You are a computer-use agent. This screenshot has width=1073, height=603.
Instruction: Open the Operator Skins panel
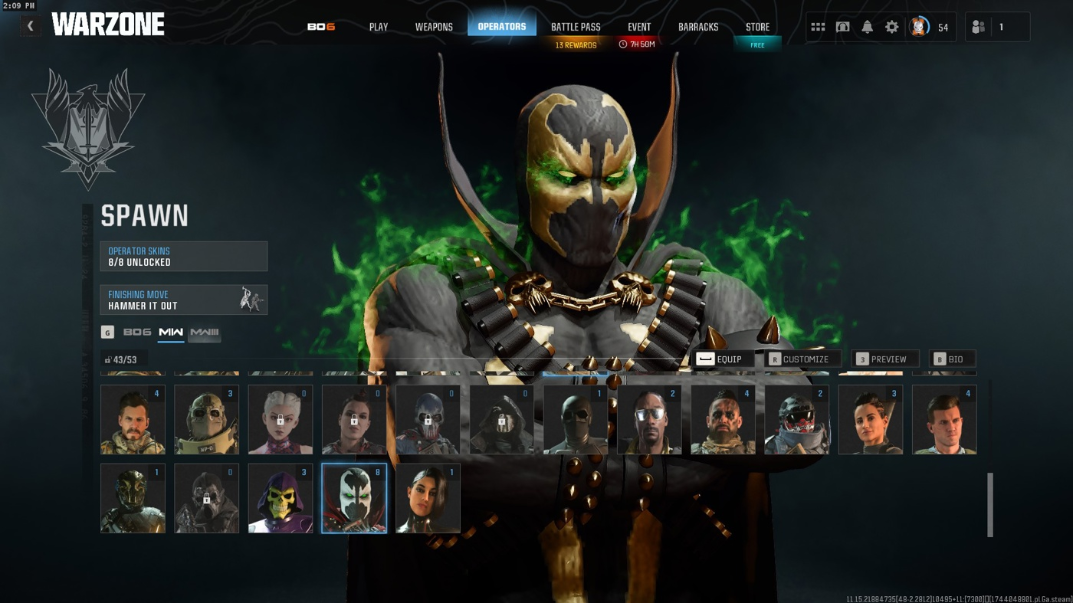183,256
